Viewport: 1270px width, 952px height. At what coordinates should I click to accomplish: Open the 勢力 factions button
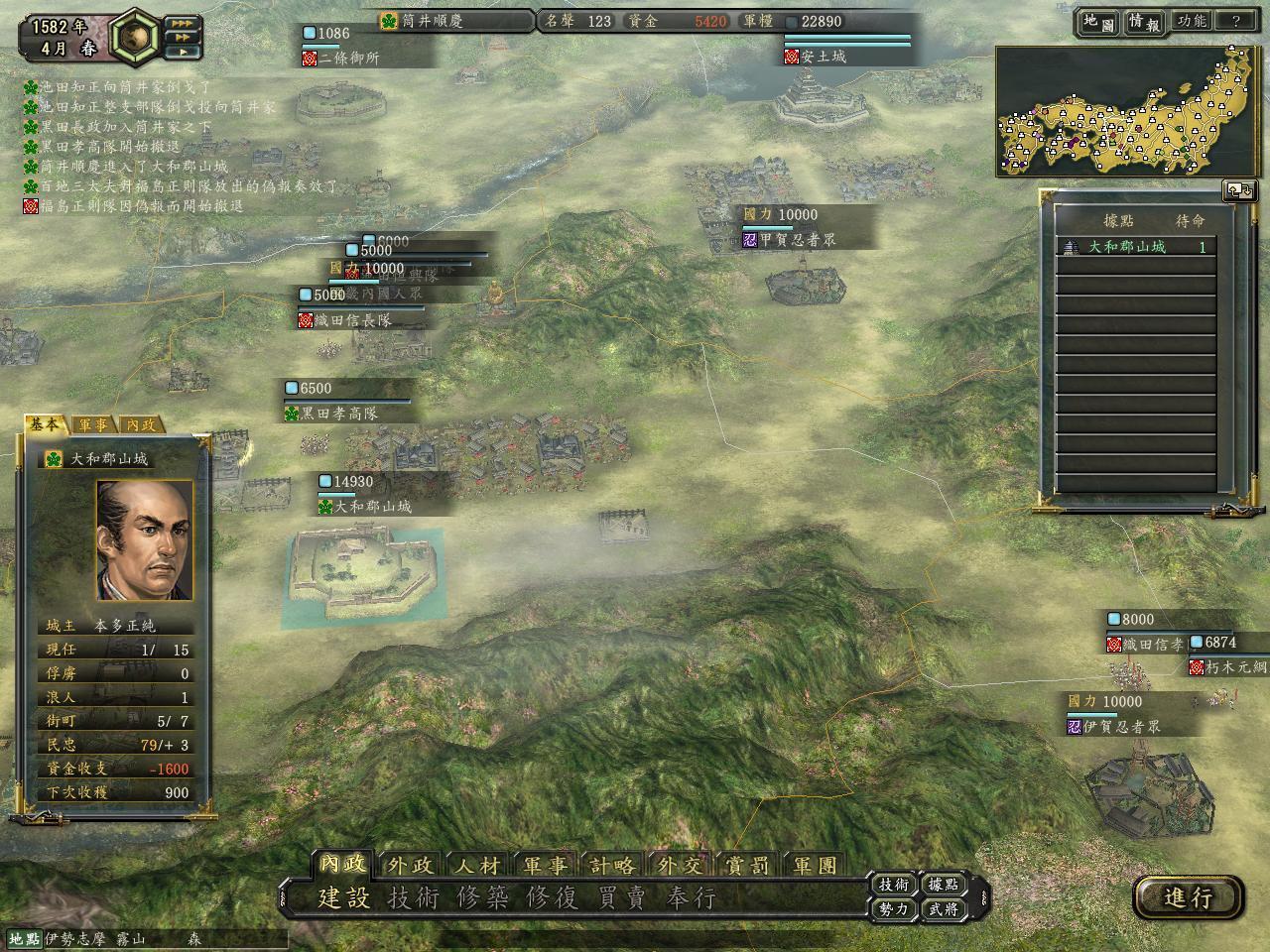click(x=894, y=908)
